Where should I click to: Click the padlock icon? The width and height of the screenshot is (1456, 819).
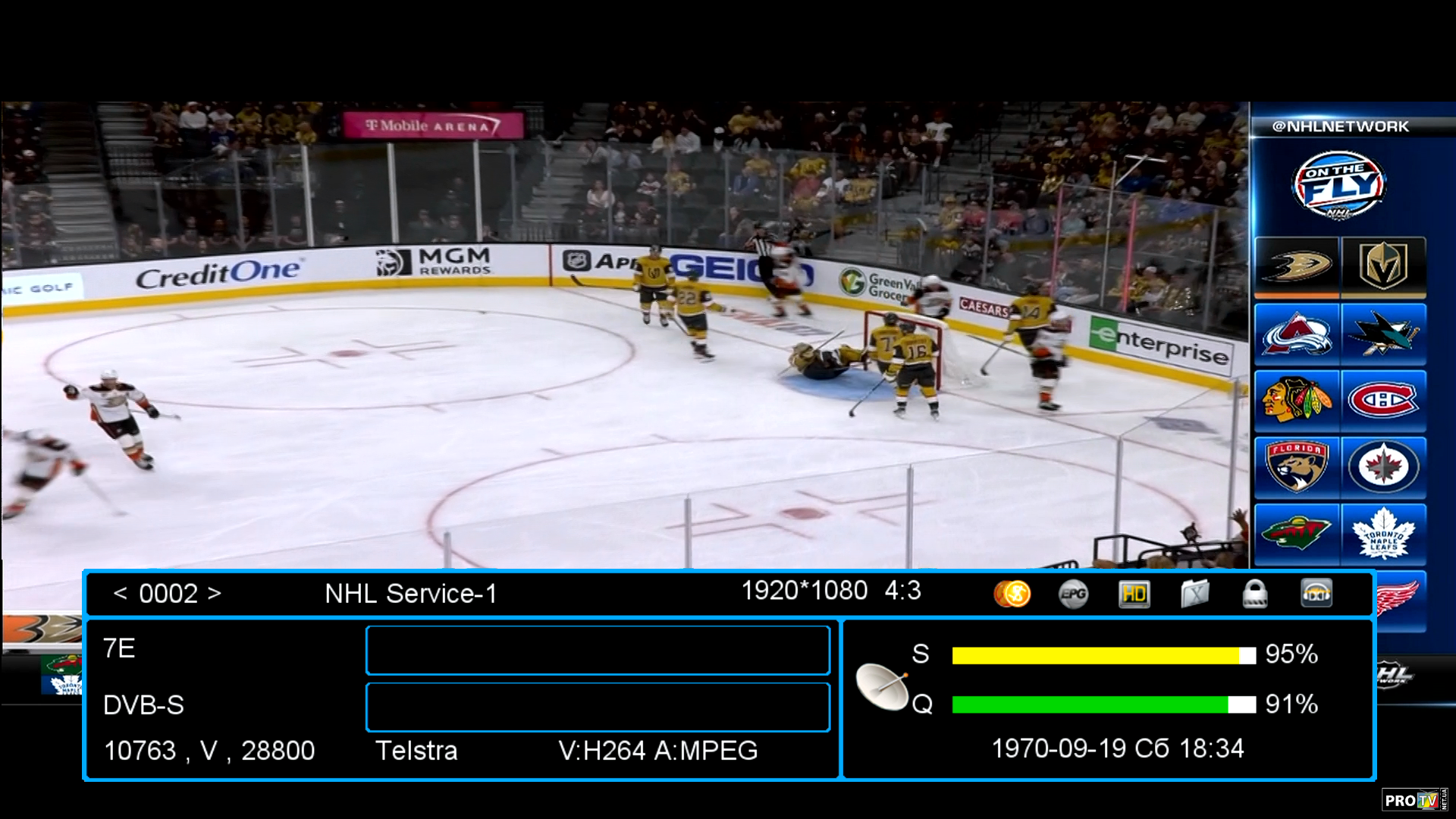(1255, 594)
